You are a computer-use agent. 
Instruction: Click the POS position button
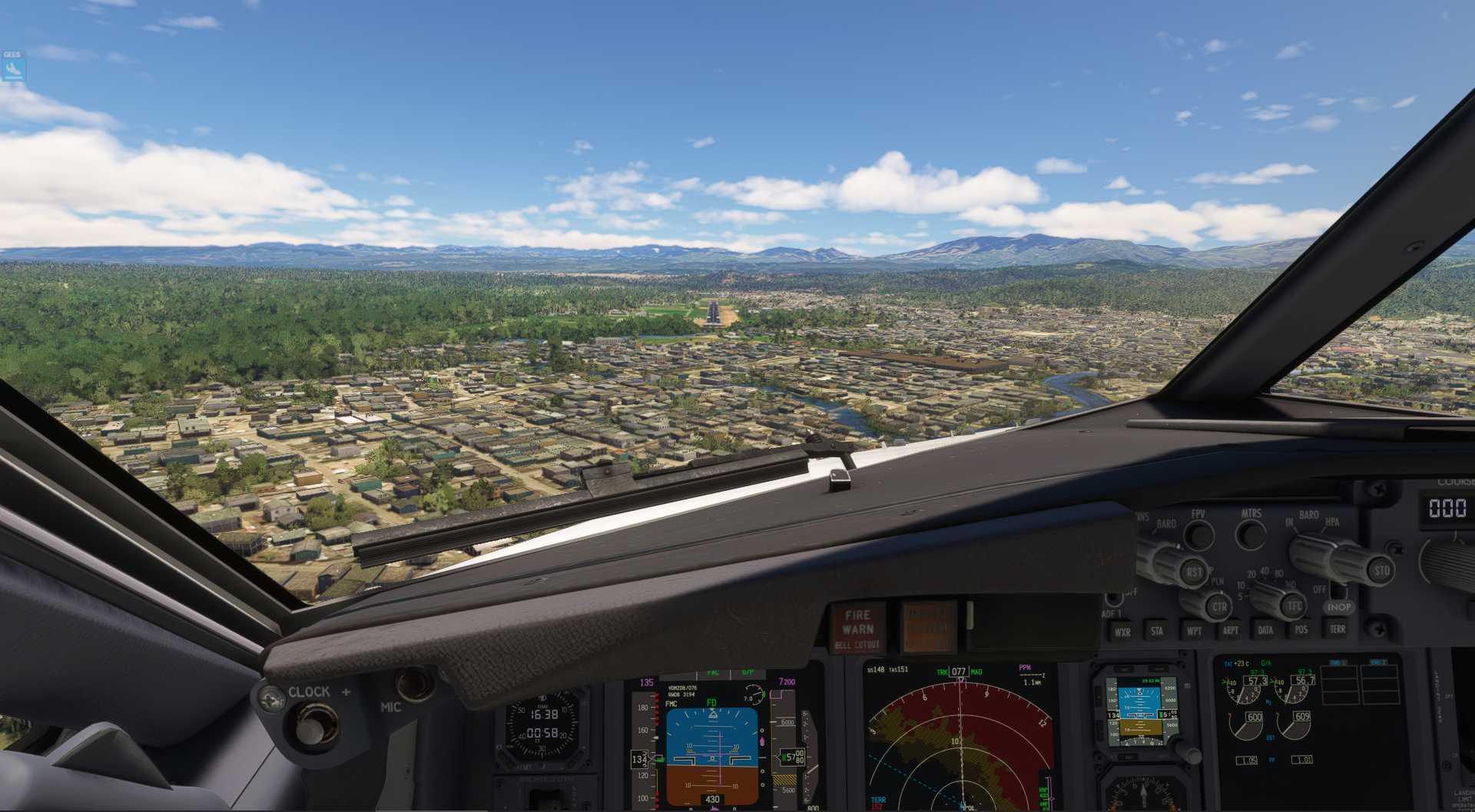pos(1301,629)
